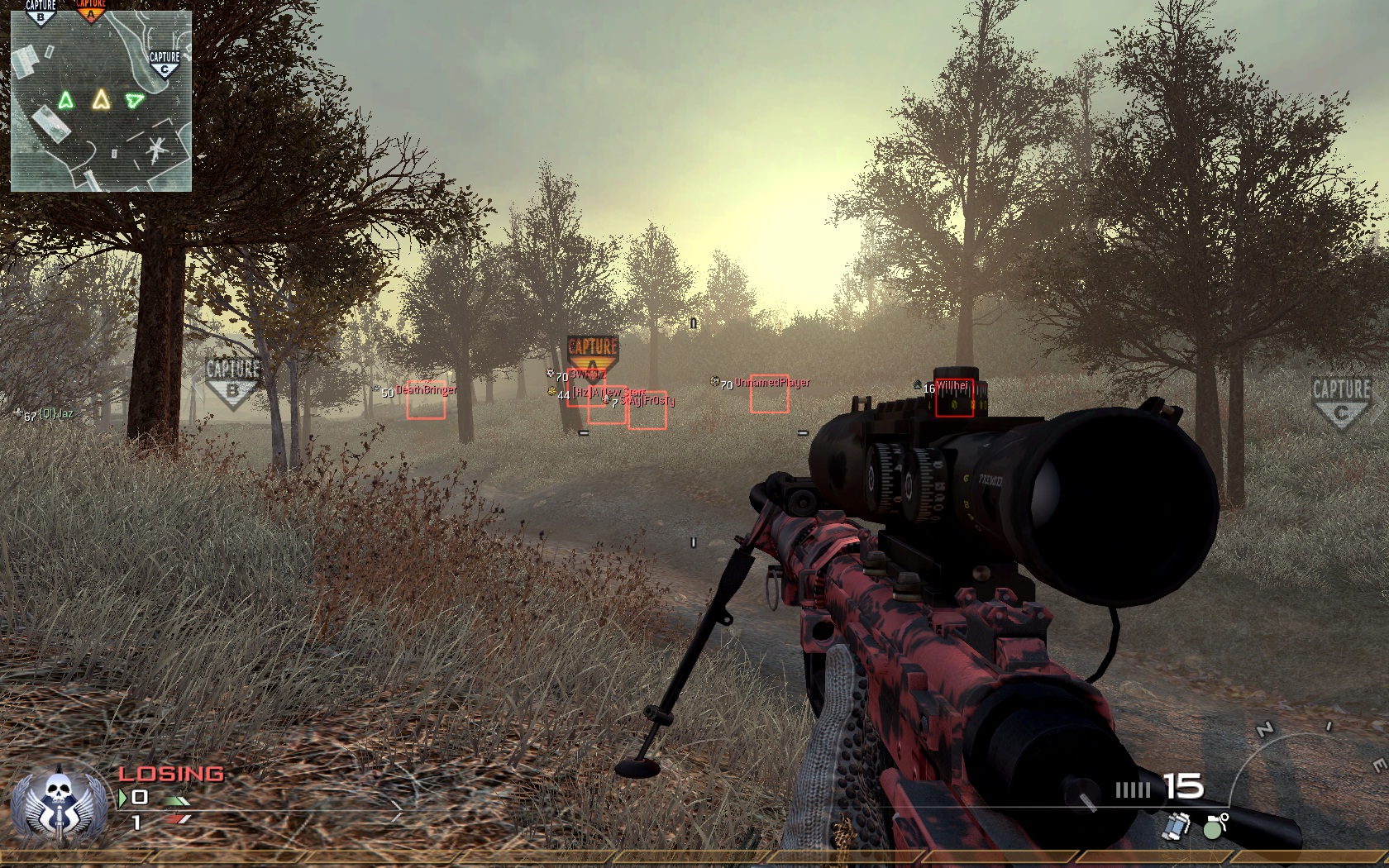Click the minimap
This screenshot has width=1389, height=868.
click(x=101, y=101)
